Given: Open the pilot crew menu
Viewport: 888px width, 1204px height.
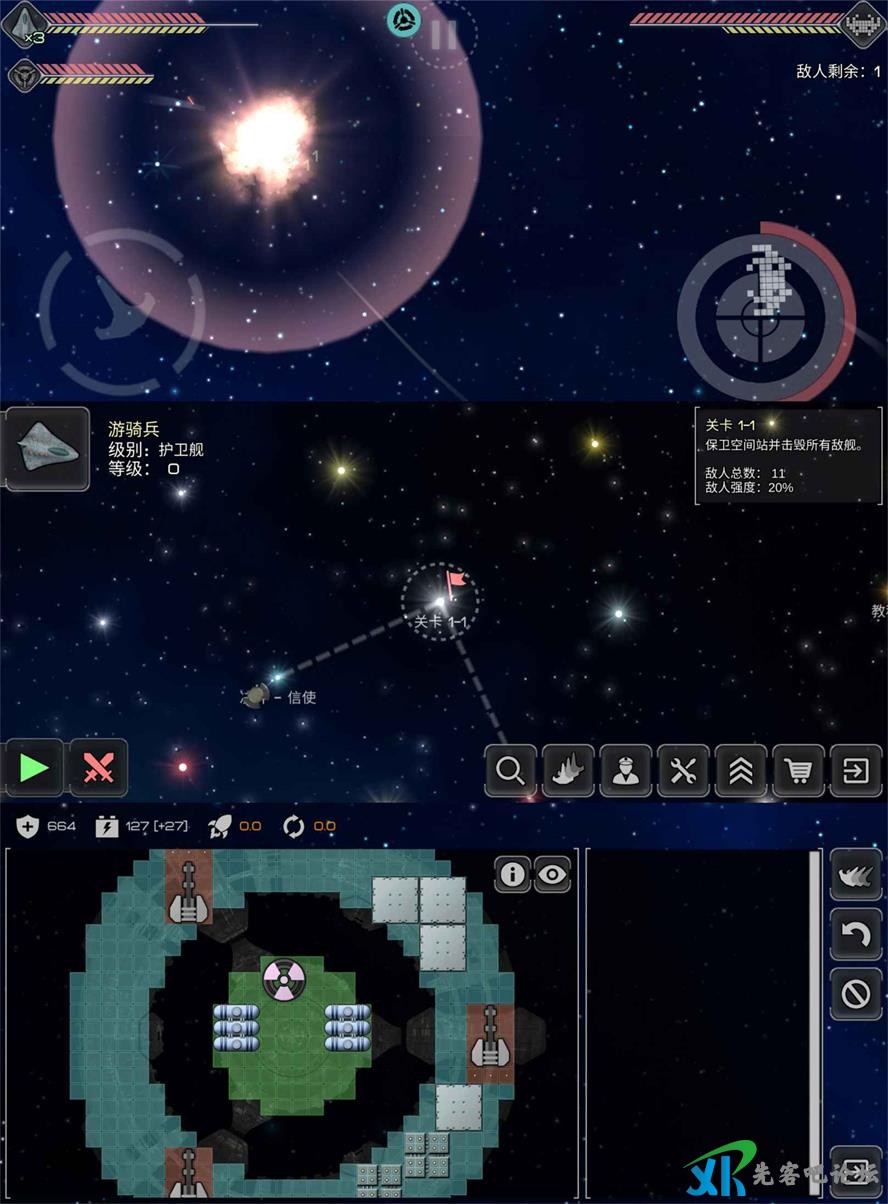Looking at the screenshot, I should (x=626, y=771).
